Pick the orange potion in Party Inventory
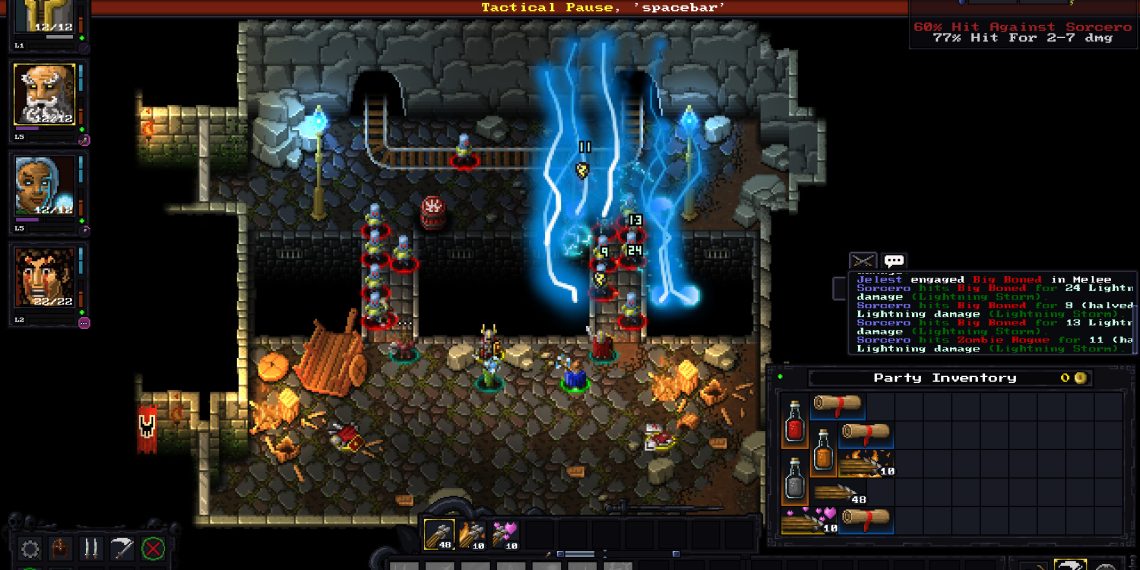This screenshot has width=1140, height=570. [823, 449]
